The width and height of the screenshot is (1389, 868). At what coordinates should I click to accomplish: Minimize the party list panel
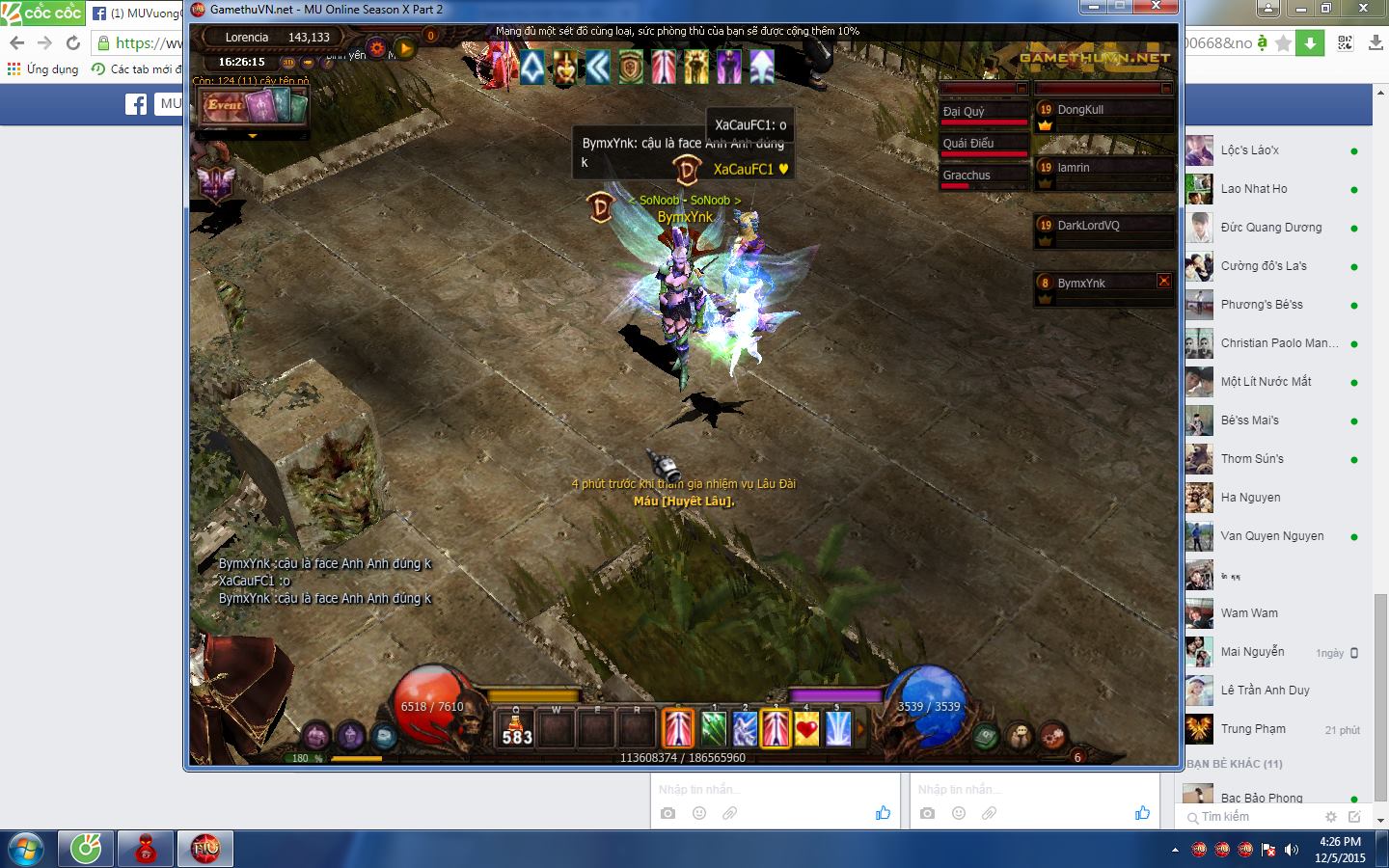1166,89
